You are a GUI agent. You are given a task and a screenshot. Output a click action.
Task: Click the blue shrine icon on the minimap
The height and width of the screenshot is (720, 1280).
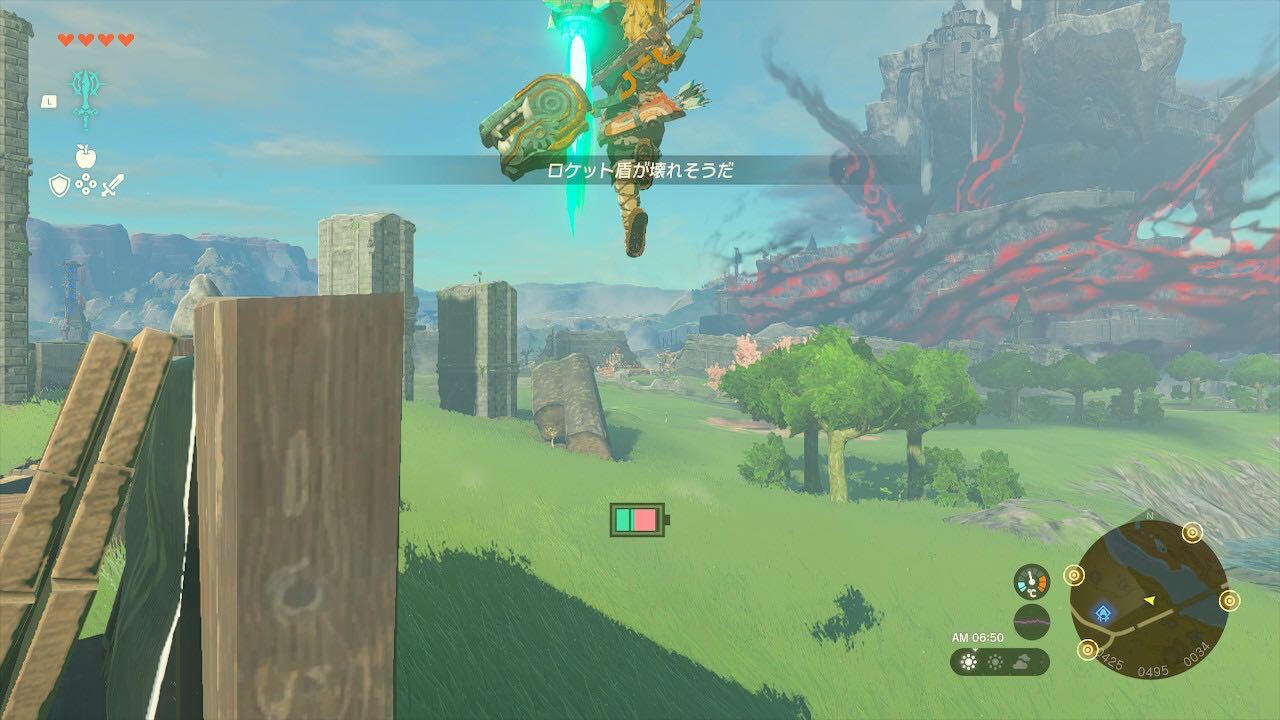click(x=1102, y=612)
